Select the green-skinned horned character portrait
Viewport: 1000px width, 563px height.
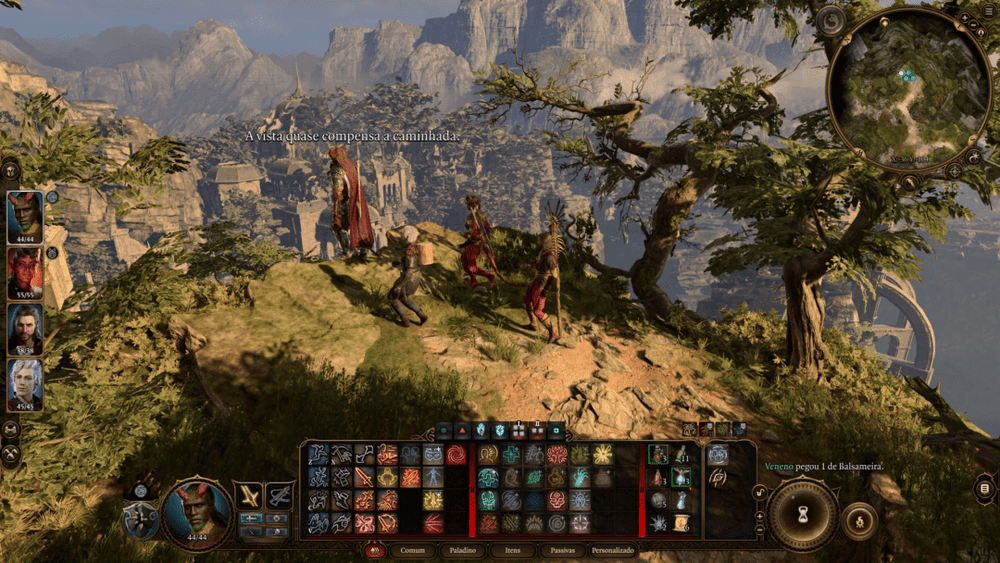(x=25, y=213)
